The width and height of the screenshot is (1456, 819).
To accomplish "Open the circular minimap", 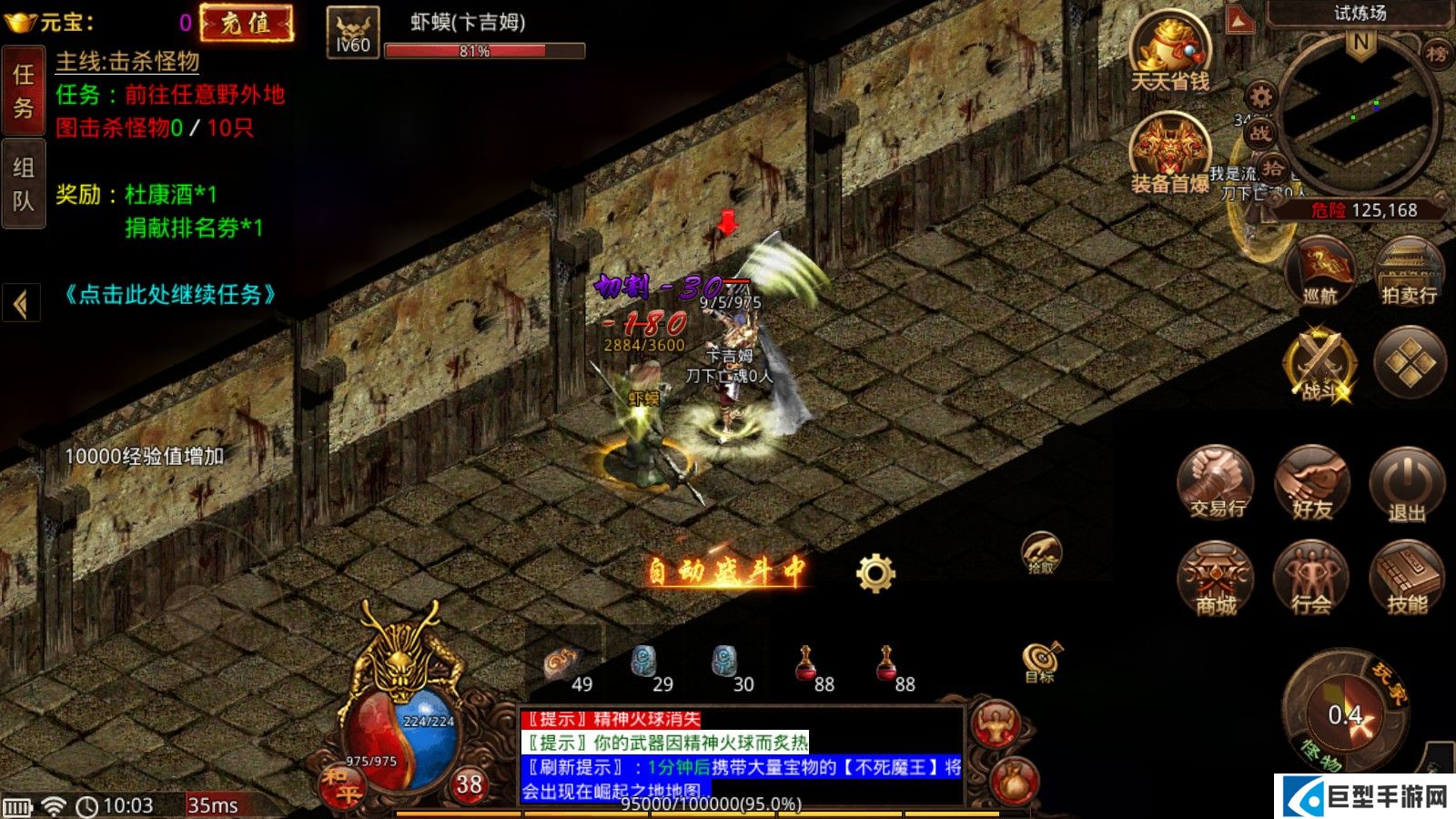I will point(1360,114).
